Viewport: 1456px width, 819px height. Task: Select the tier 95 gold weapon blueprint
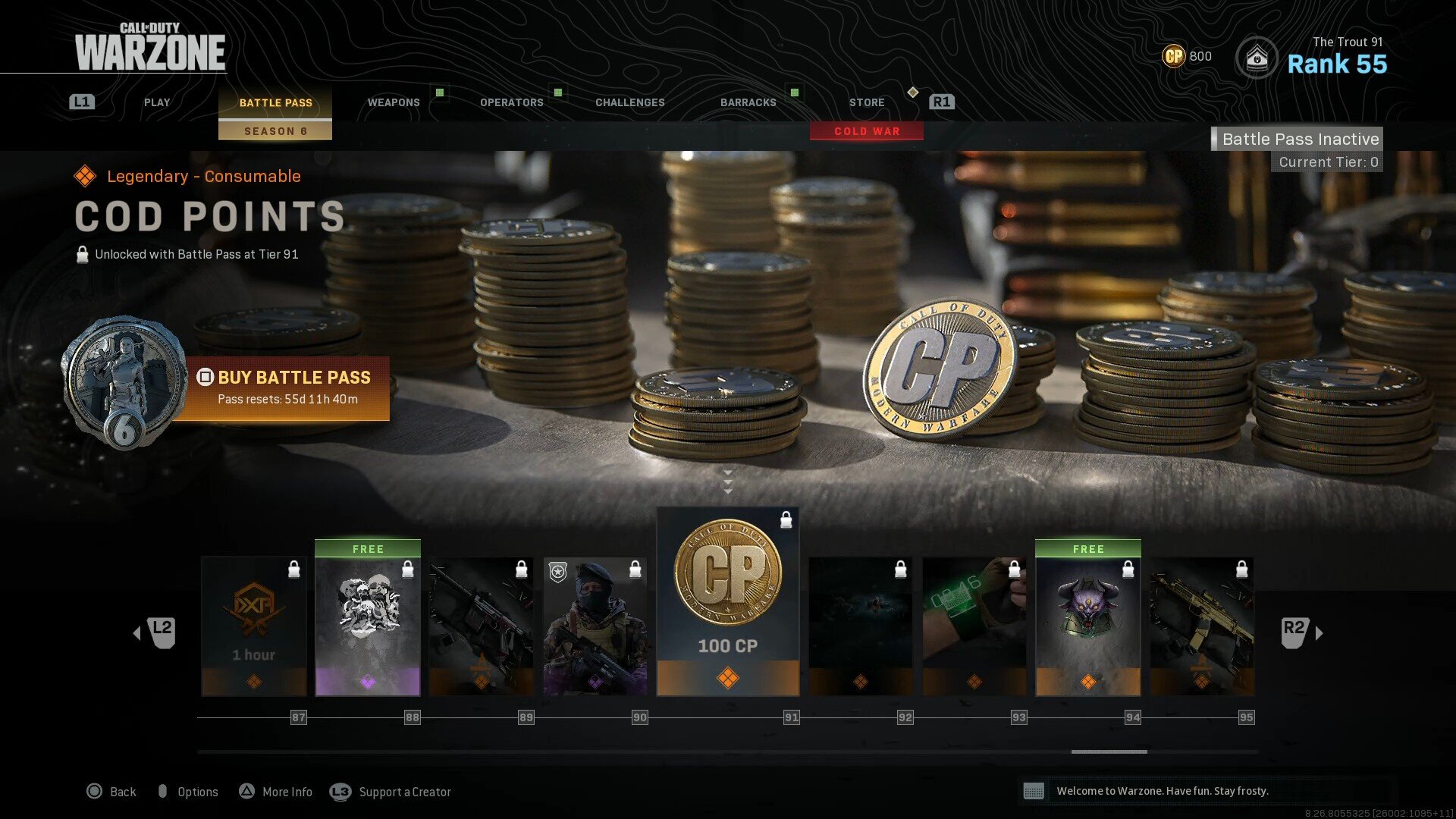tap(1202, 626)
